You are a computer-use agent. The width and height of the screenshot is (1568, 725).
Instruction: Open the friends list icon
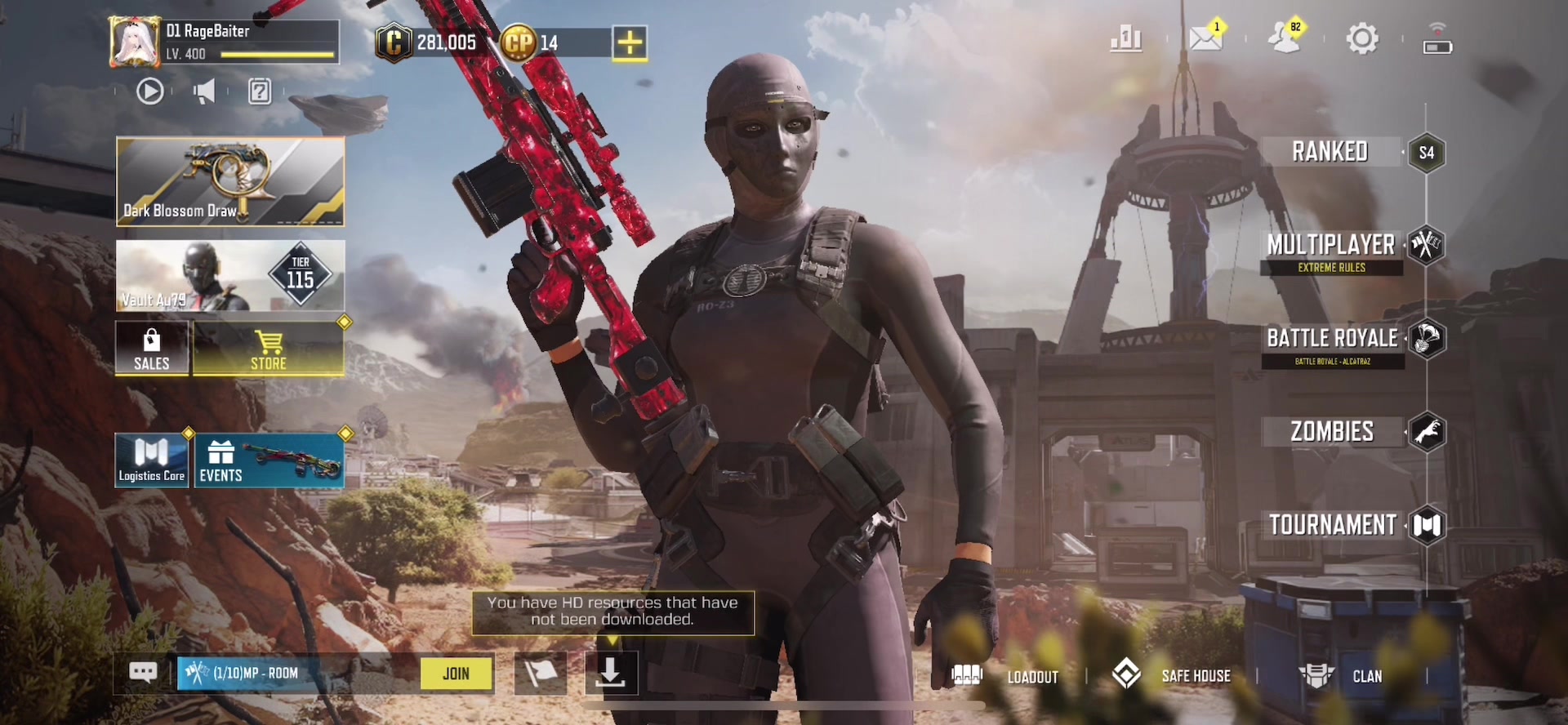coord(1285,38)
